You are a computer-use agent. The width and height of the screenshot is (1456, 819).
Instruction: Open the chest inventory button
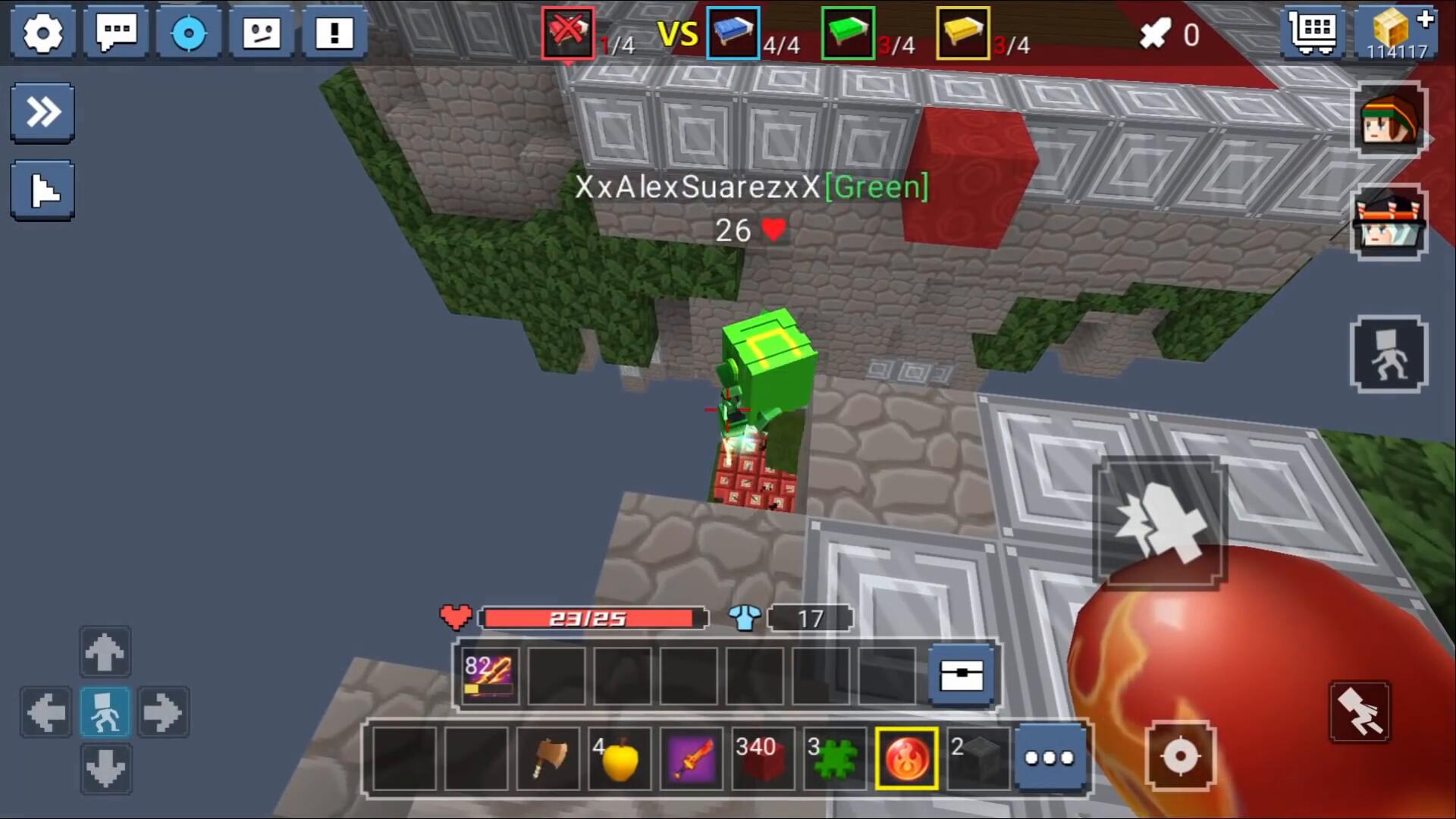coord(962,675)
